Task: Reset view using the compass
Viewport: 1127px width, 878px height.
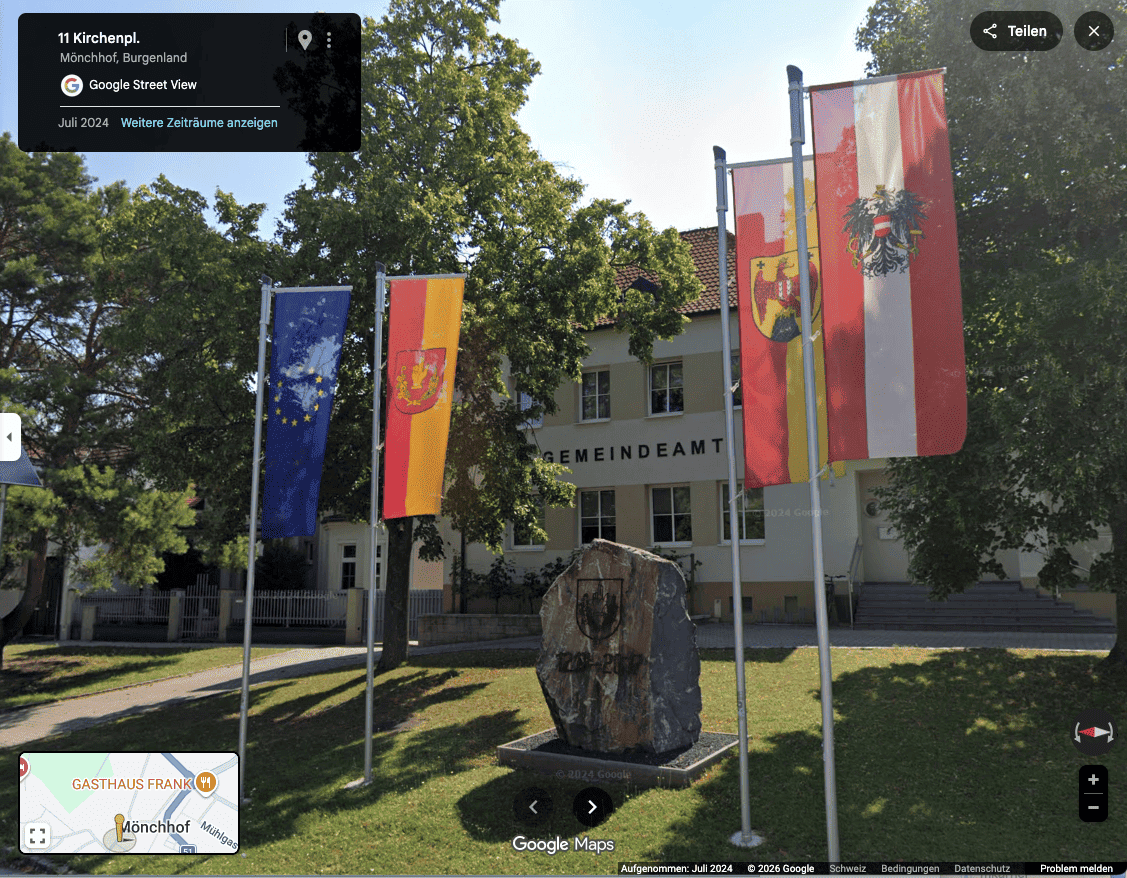Action: pos(1092,732)
